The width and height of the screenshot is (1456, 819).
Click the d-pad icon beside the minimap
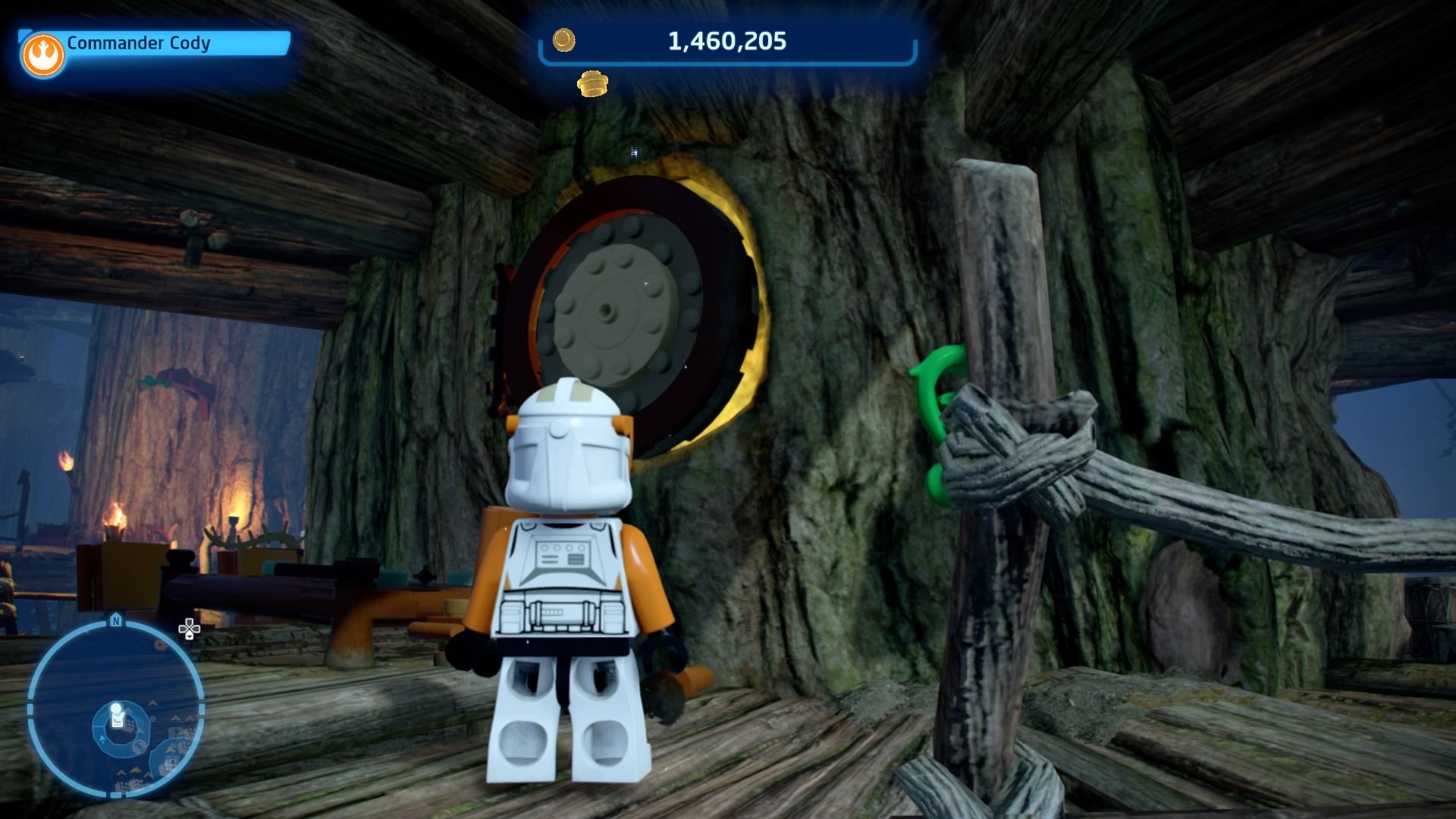(189, 629)
